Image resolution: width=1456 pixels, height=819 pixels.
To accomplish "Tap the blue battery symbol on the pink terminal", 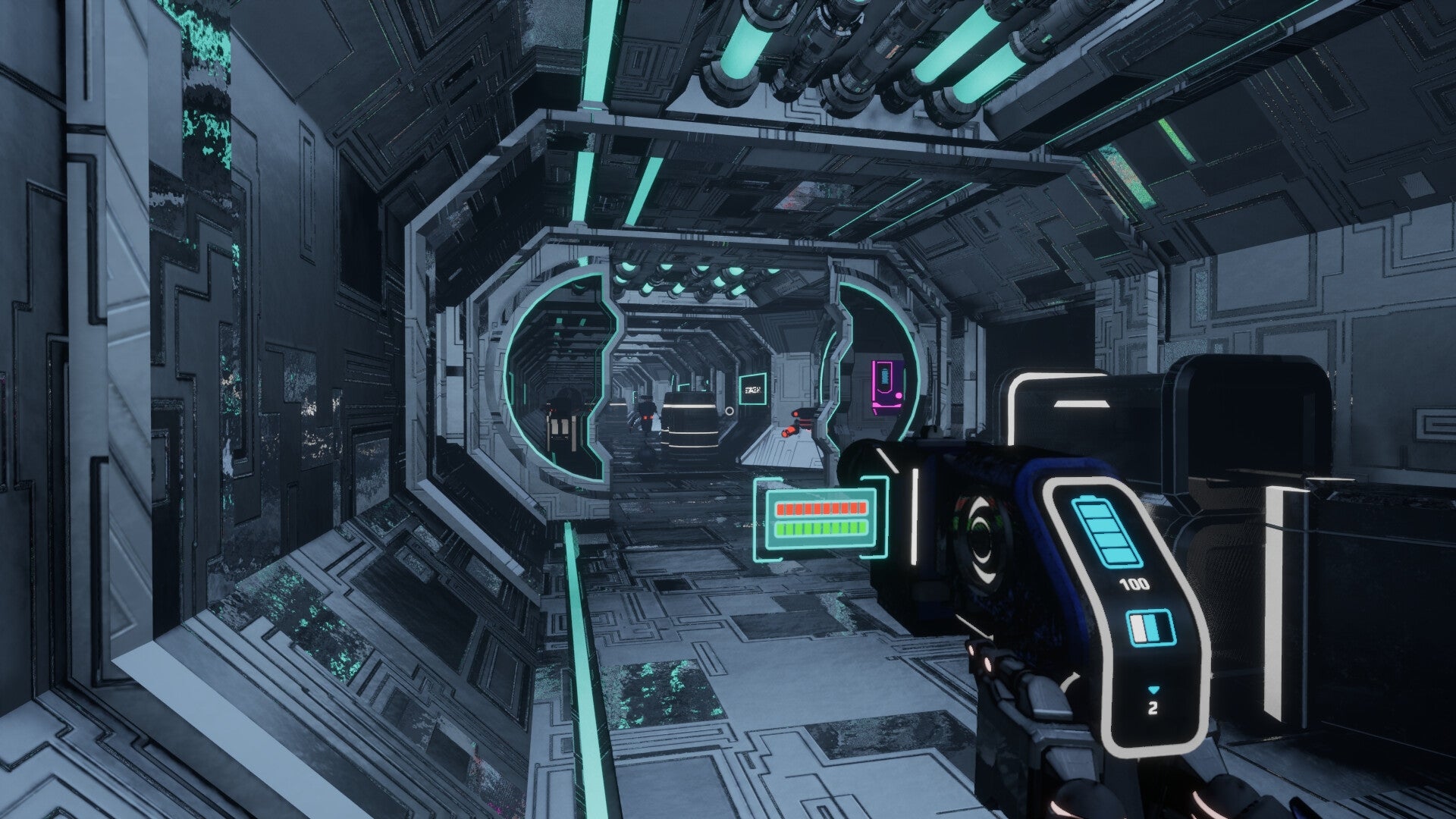I will tap(885, 377).
